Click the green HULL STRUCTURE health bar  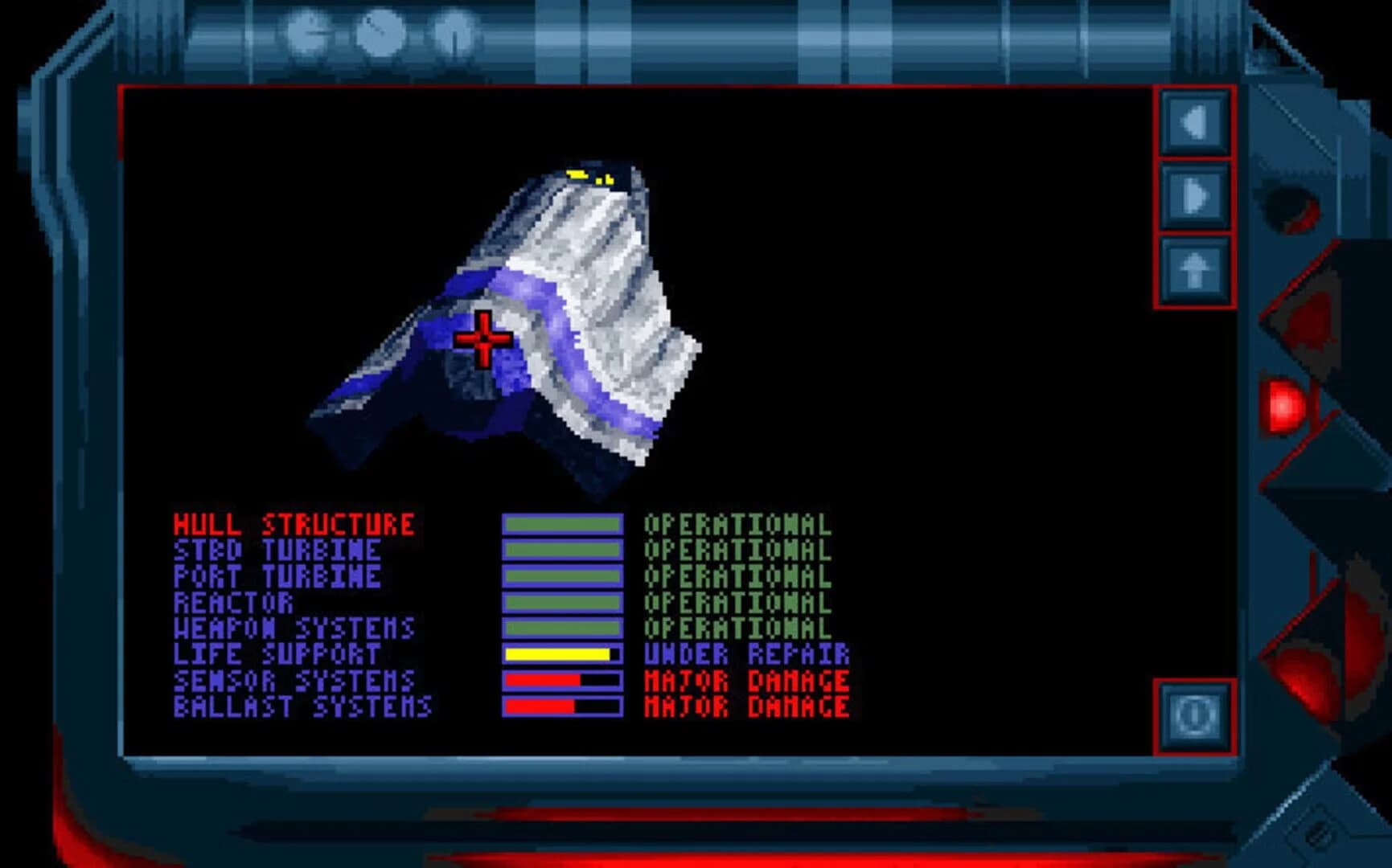coord(563,526)
